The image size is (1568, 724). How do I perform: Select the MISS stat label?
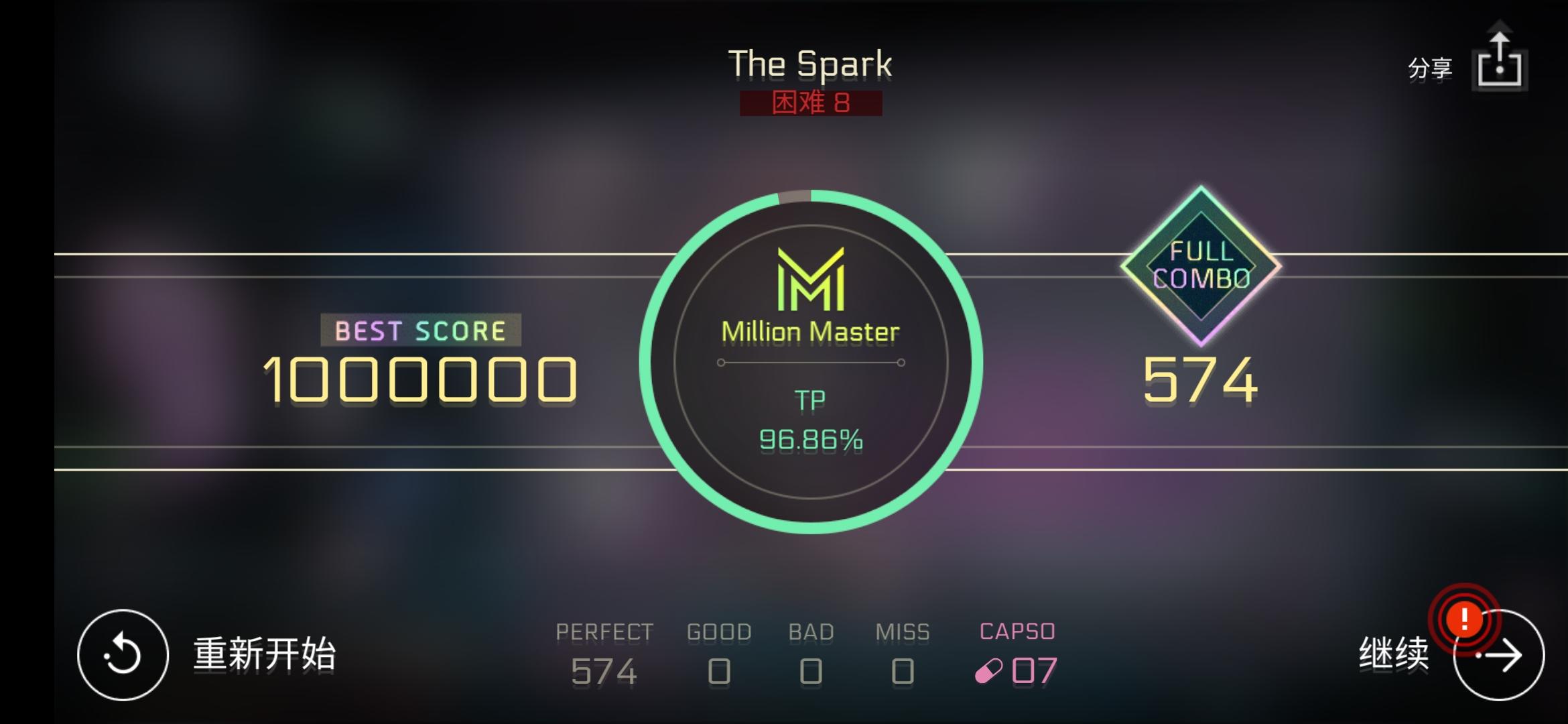point(903,630)
